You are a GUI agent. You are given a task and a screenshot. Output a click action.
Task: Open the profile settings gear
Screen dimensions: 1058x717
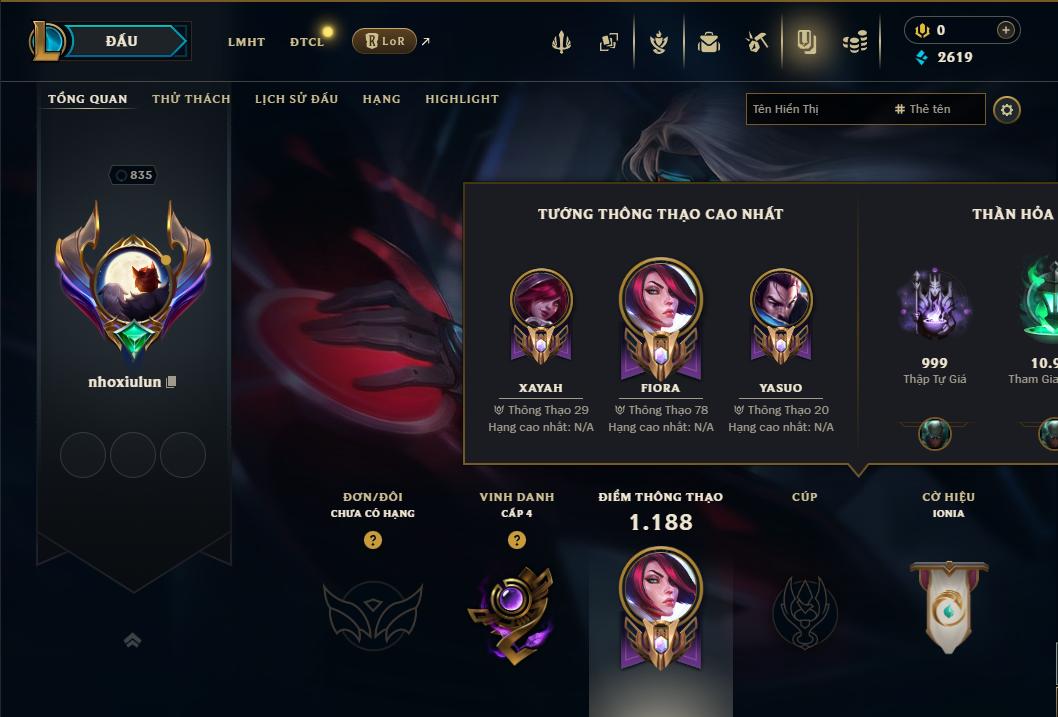[1007, 109]
